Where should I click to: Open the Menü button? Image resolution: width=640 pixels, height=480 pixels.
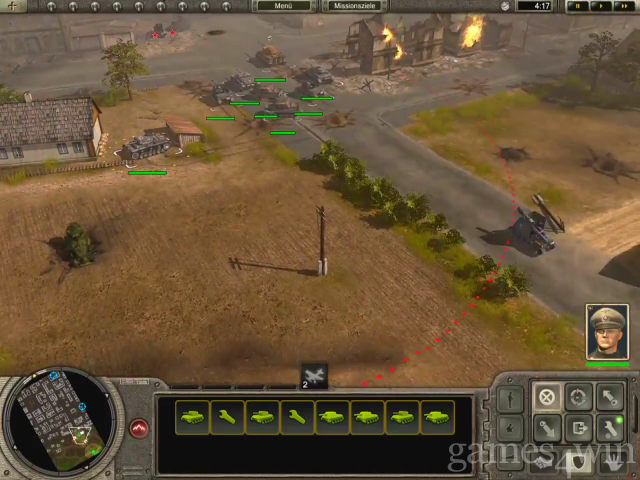point(284,6)
